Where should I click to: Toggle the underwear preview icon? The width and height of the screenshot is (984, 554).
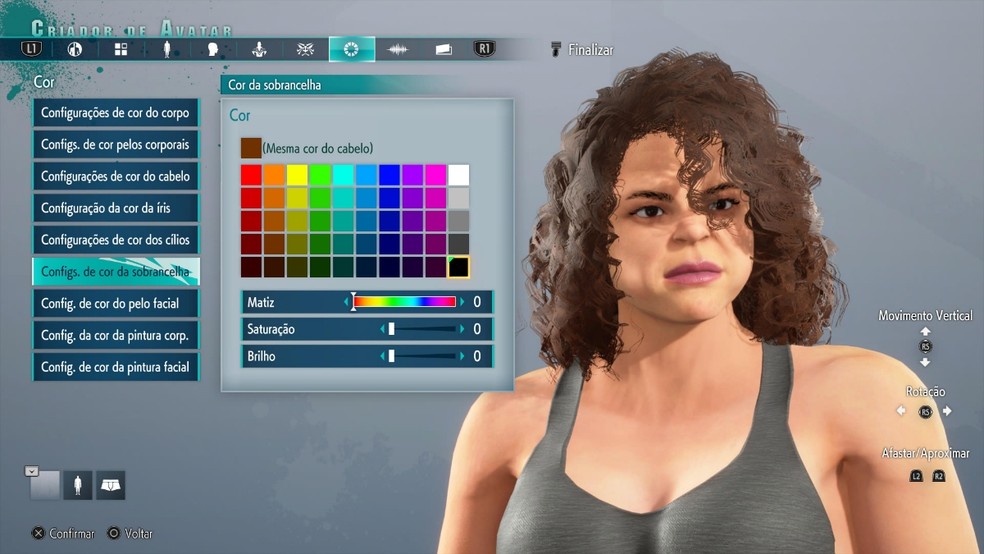[x=110, y=486]
